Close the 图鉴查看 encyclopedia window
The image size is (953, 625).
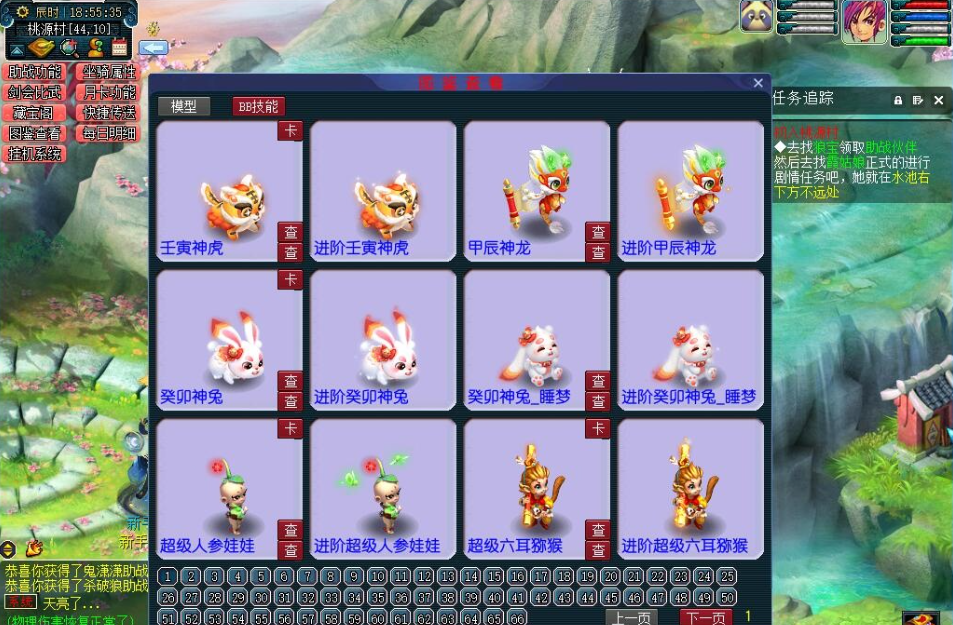coord(758,83)
